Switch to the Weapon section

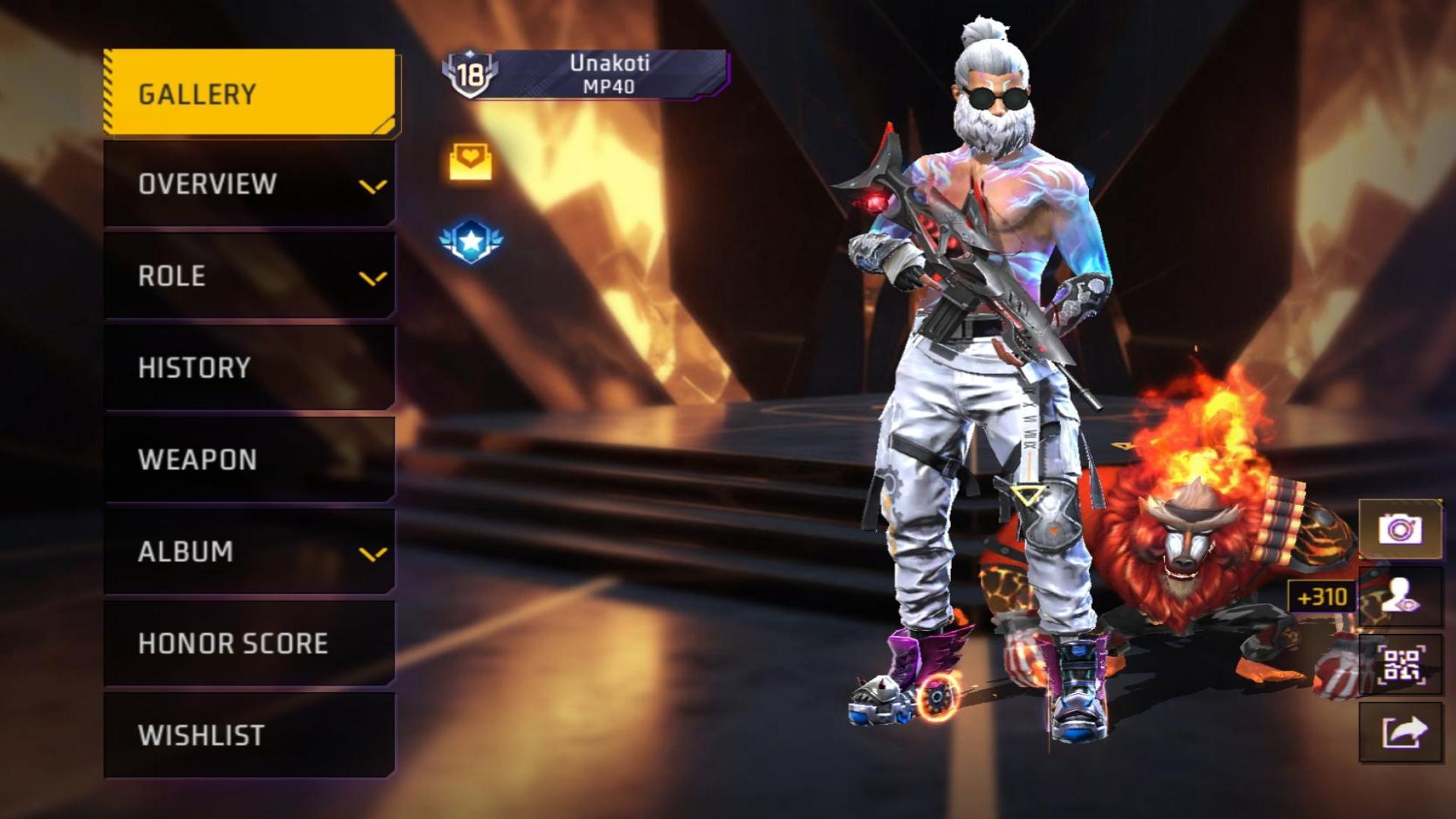(x=249, y=460)
